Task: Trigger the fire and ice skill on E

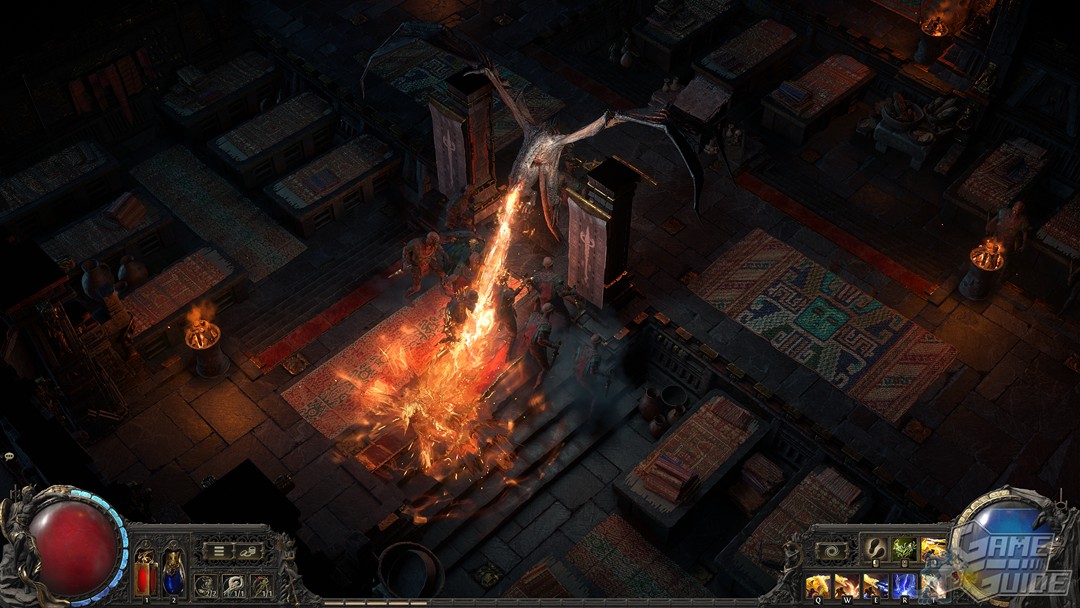Action: [875, 585]
